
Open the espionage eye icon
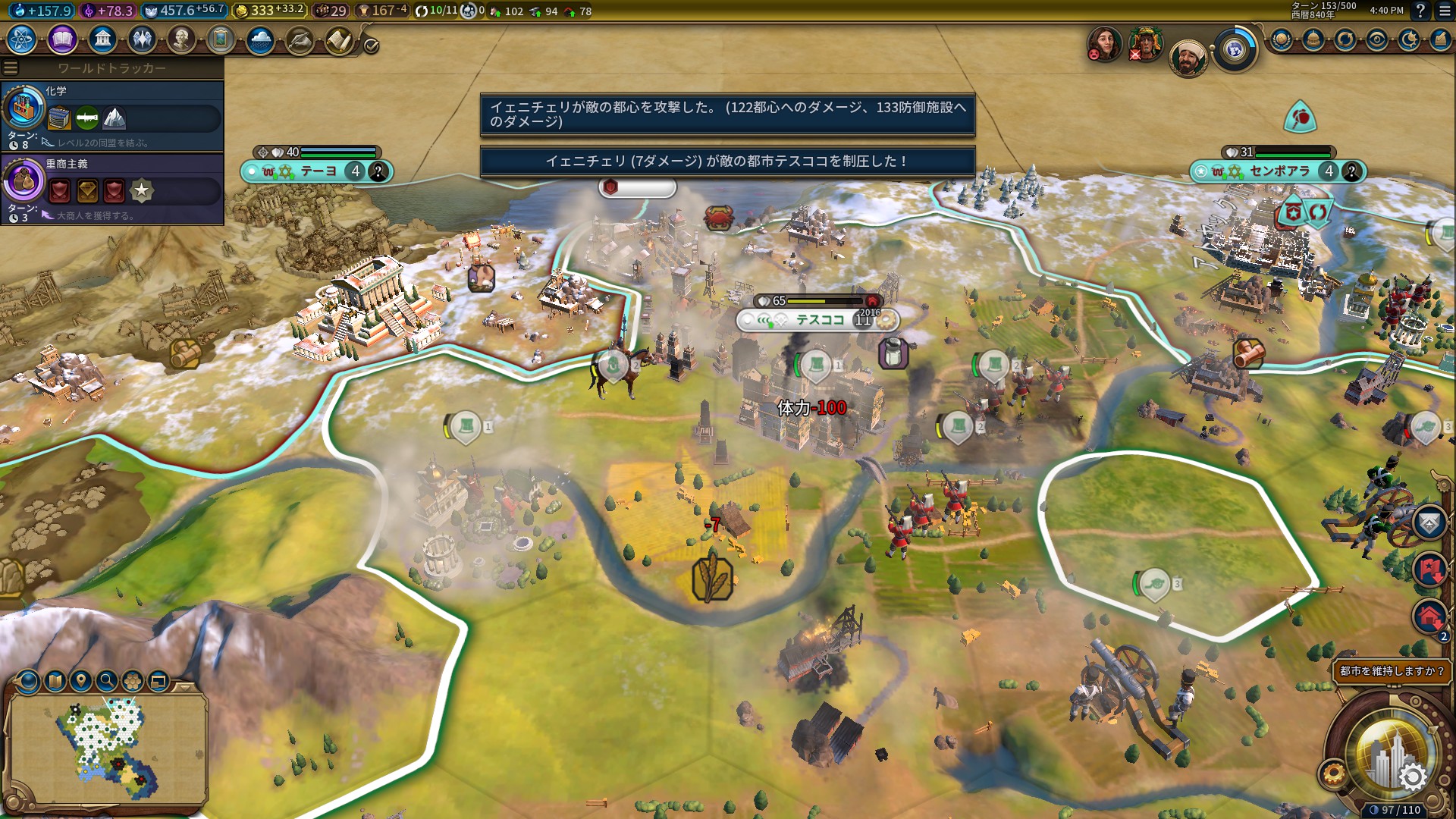pos(1377,39)
